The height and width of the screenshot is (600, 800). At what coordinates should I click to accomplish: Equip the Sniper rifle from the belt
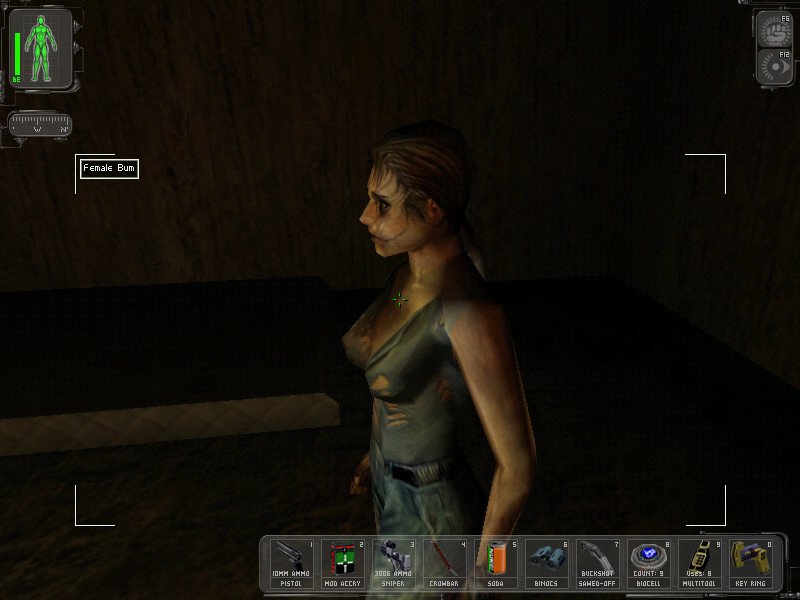point(395,563)
